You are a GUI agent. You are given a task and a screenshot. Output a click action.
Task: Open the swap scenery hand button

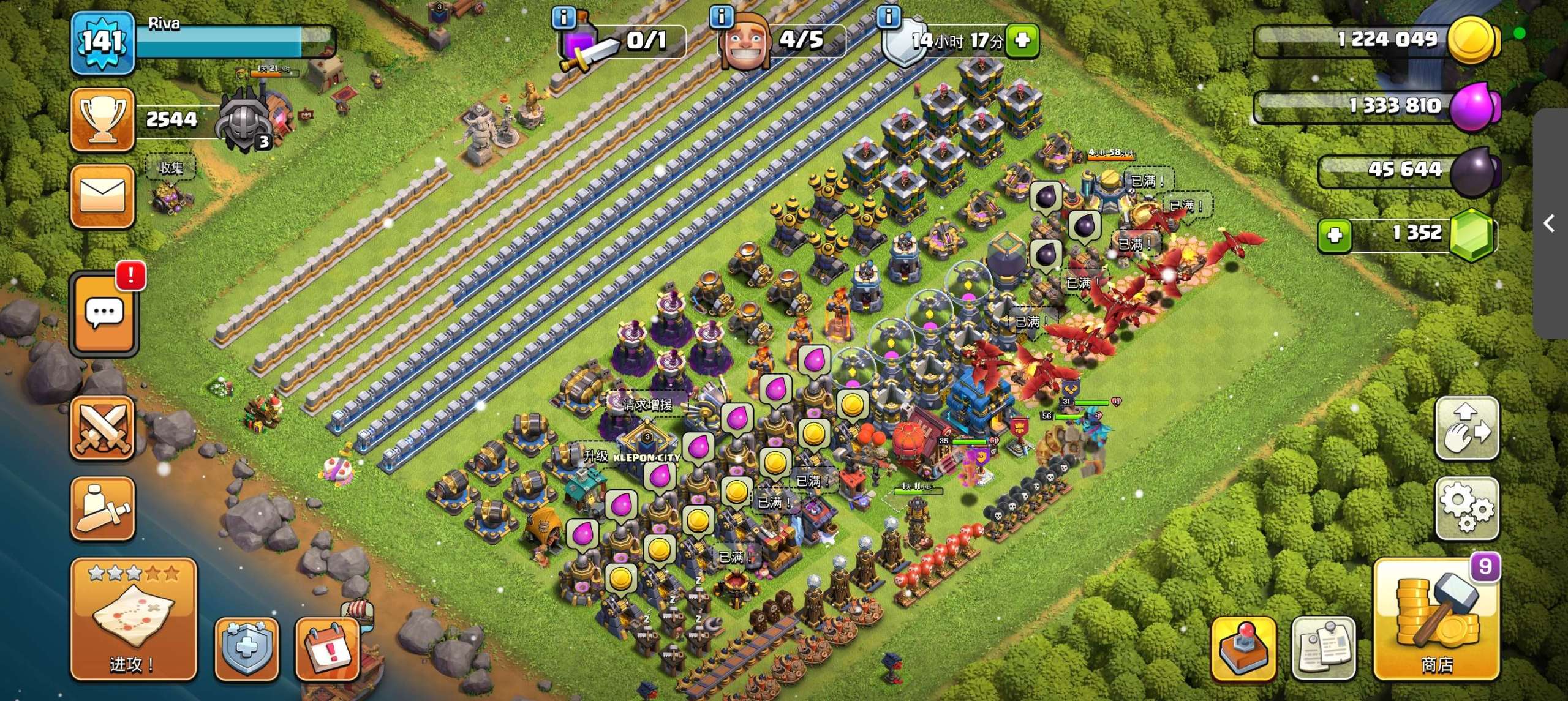pos(1467,427)
